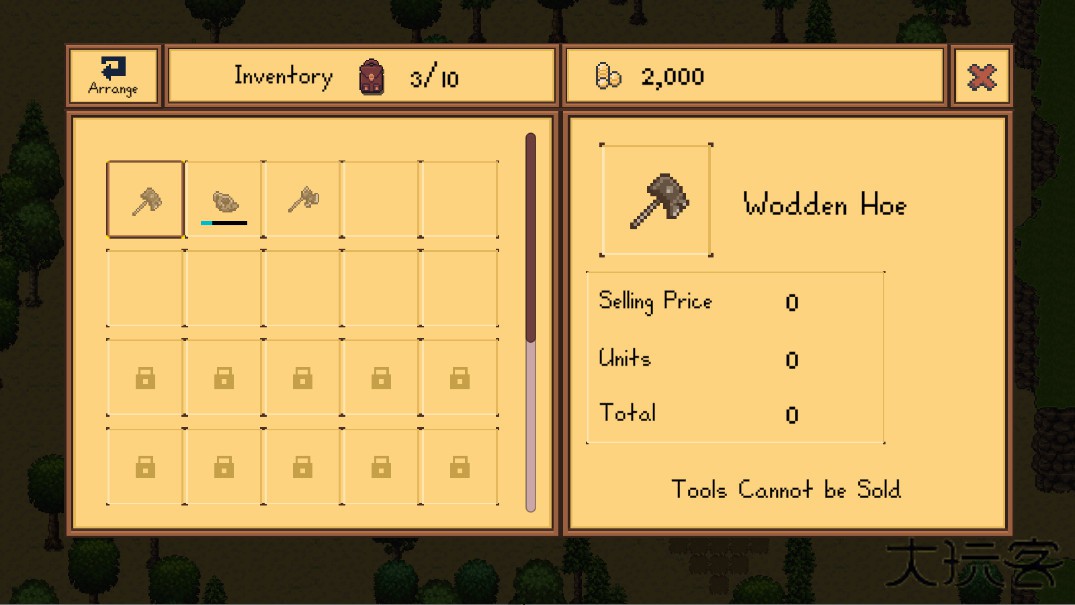Arrange the inventory items
The image size is (1075, 605).
pos(113,76)
